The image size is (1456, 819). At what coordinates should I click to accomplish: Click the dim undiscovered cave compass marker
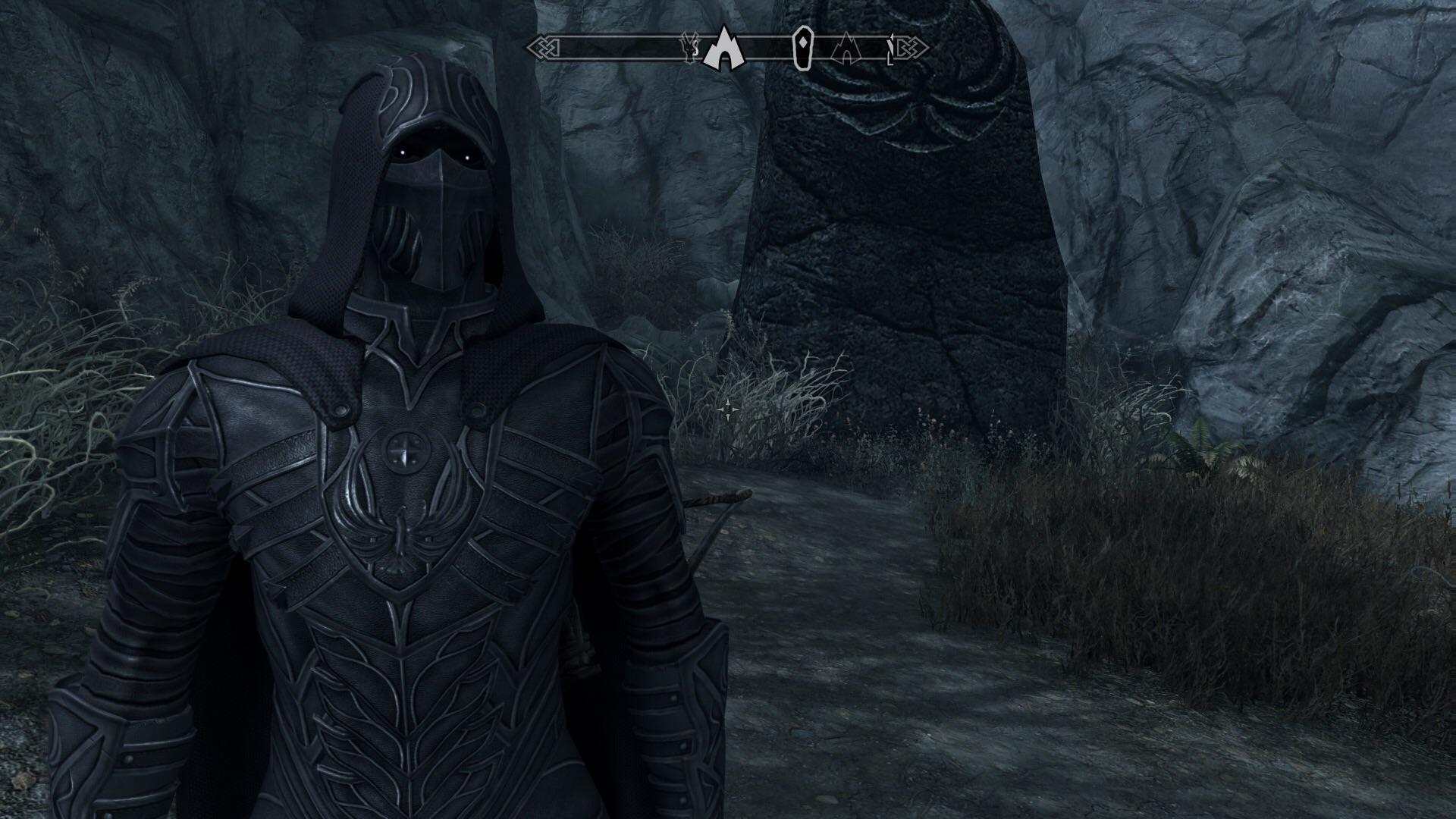click(843, 49)
